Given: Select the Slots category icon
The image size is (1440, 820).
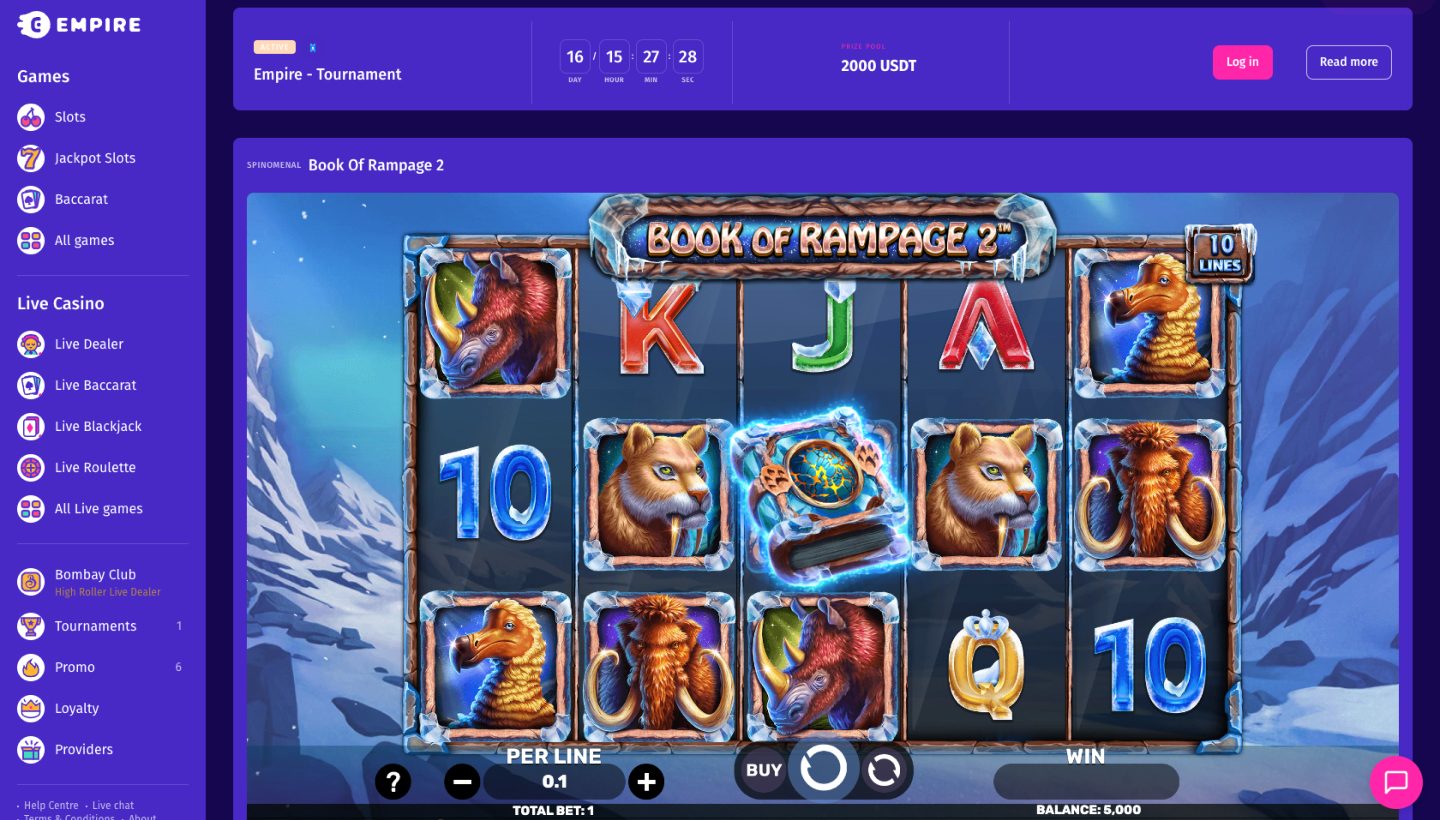Looking at the screenshot, I should pyautogui.click(x=30, y=117).
